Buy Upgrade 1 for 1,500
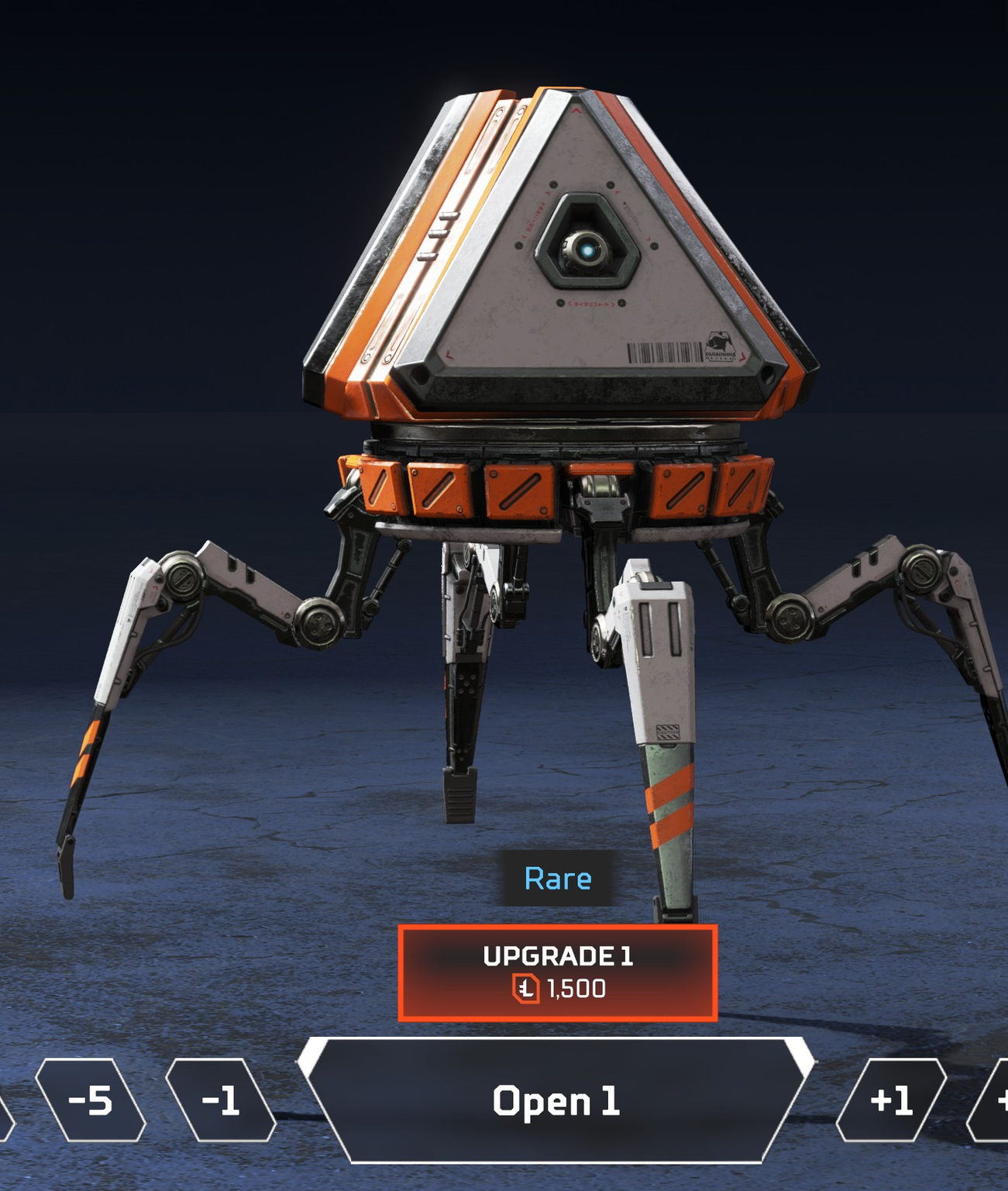Screen dimensions: 1008x1191 tap(557, 972)
